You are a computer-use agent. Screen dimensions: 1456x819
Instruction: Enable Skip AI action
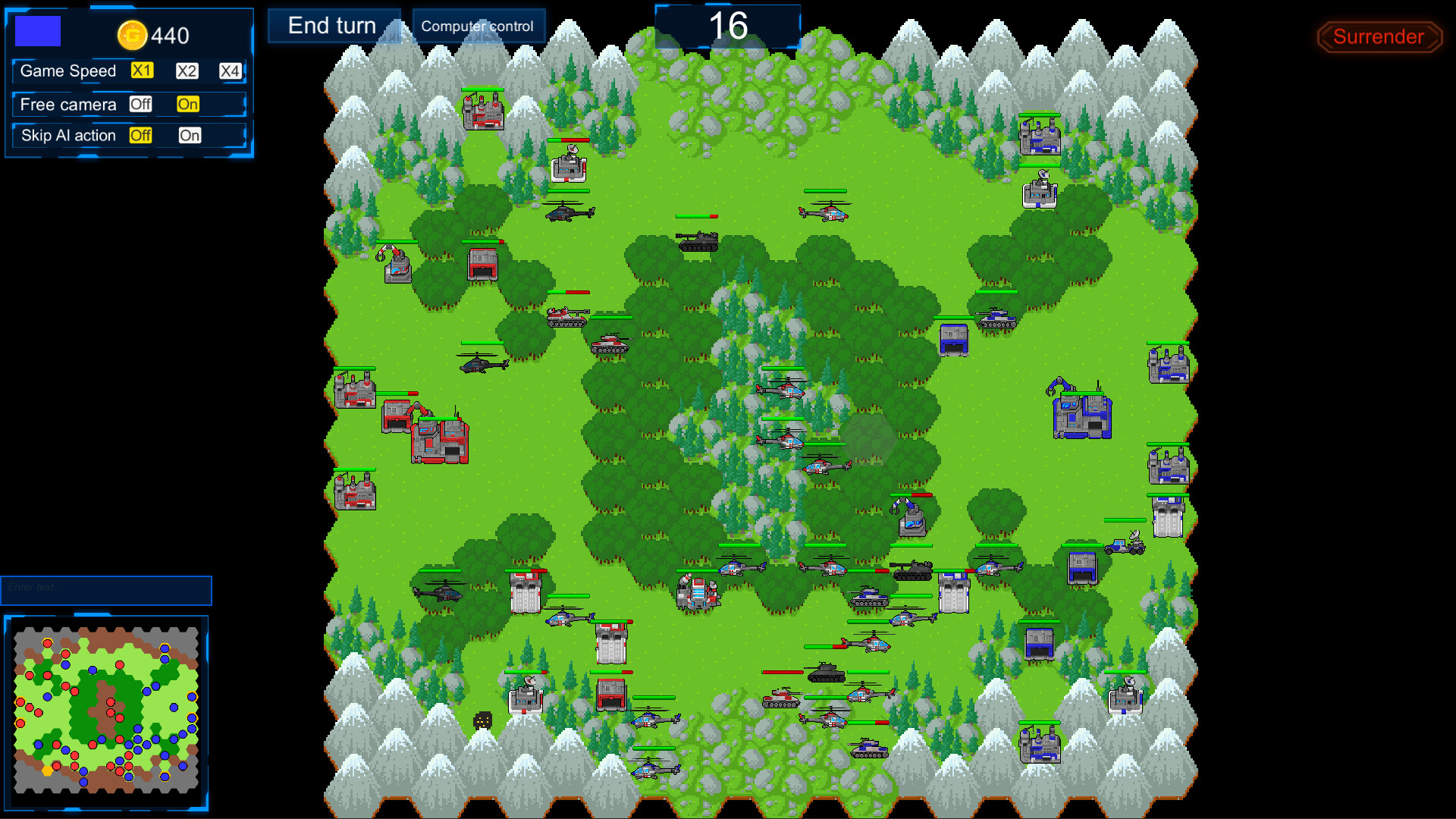pos(190,136)
